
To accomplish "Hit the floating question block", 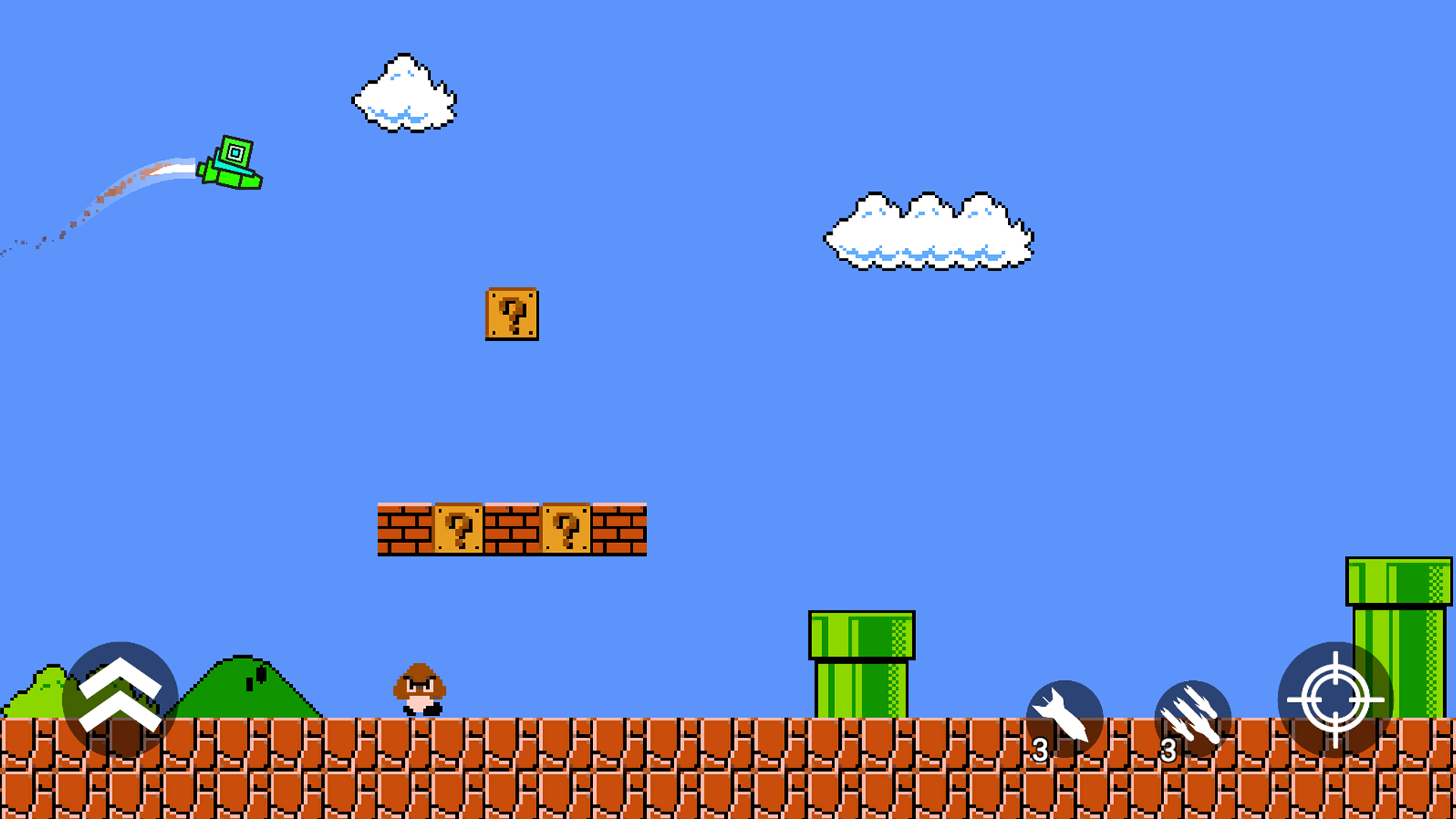I will tap(513, 315).
